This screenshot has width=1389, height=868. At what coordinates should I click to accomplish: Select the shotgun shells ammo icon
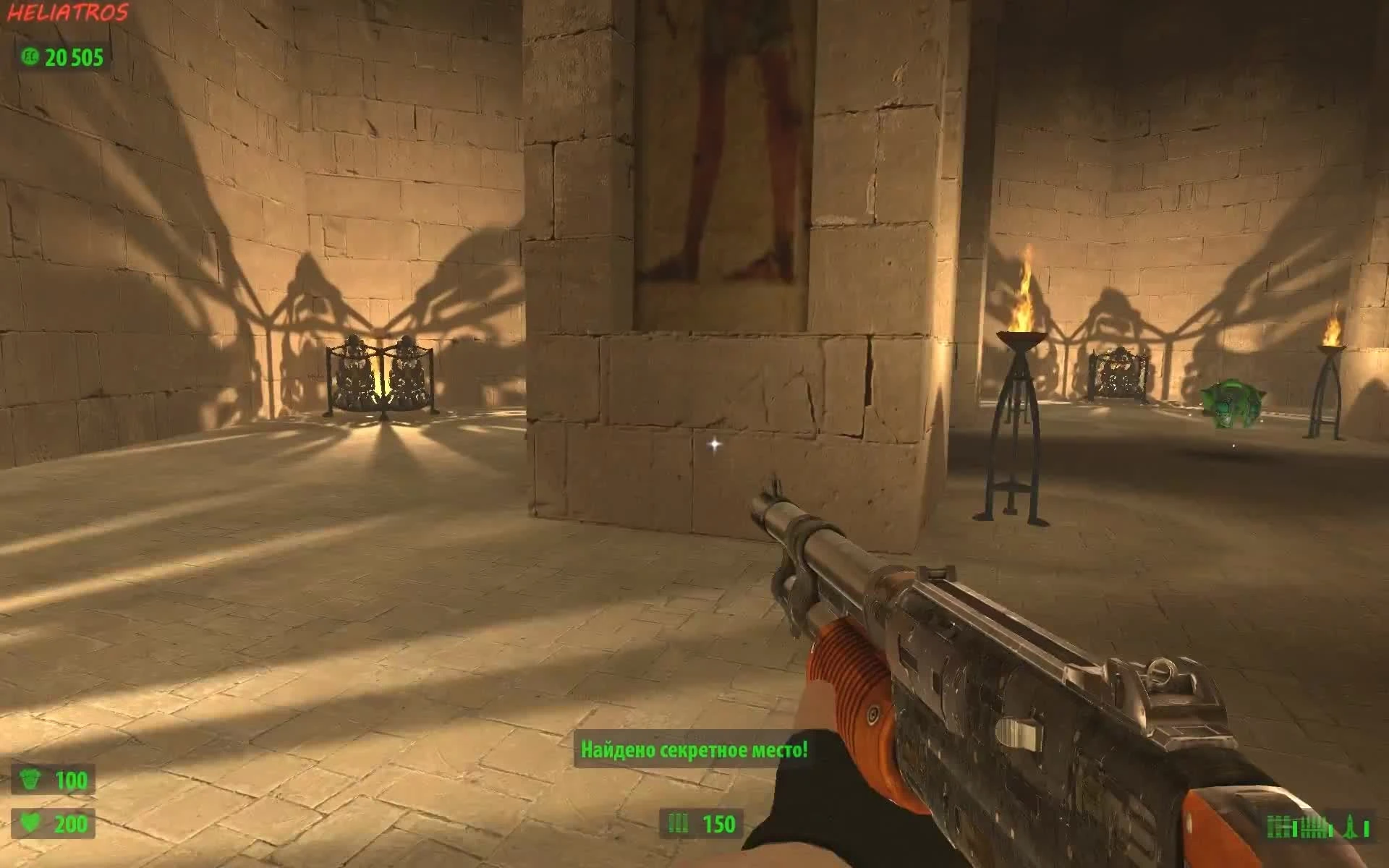(676, 822)
